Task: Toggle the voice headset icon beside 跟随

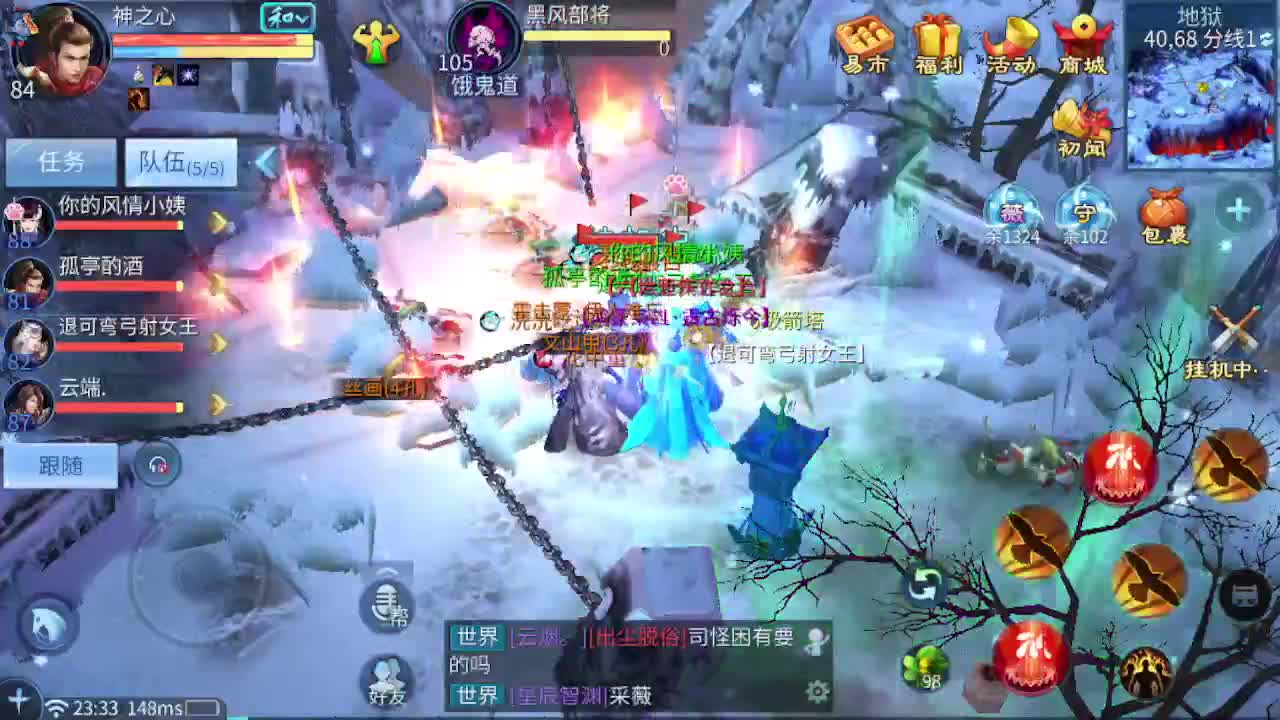Action: tap(158, 464)
